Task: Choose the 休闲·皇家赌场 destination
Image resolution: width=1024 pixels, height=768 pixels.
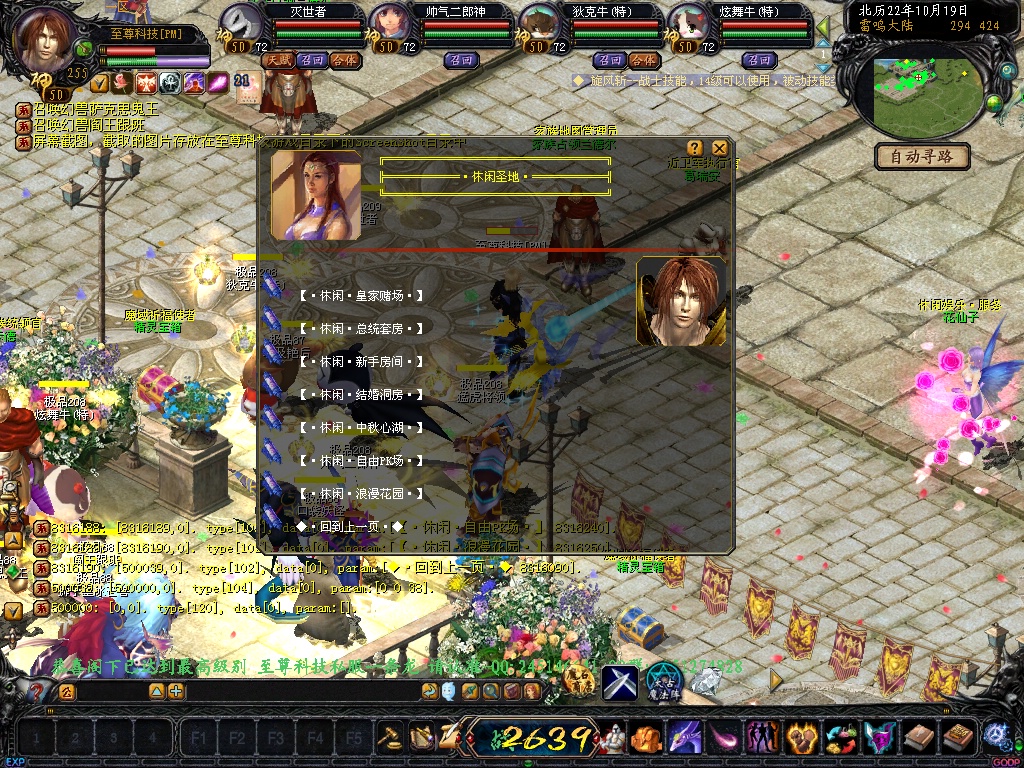Action: coord(360,296)
